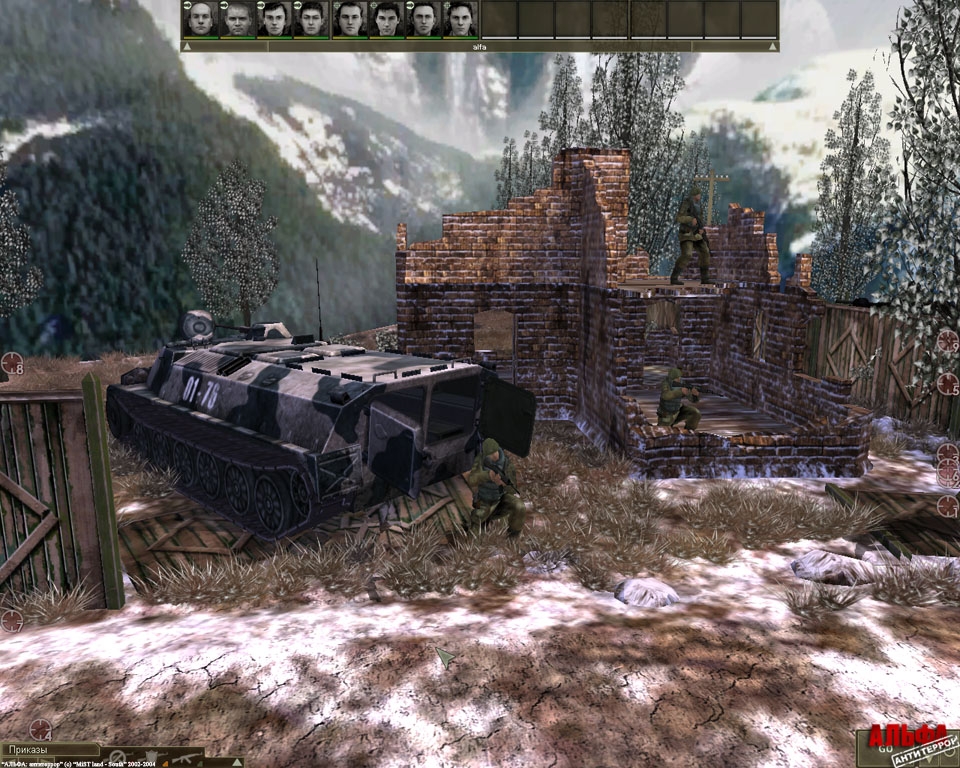Choose the hold-fire crossed-out rifle icon

(118, 758)
